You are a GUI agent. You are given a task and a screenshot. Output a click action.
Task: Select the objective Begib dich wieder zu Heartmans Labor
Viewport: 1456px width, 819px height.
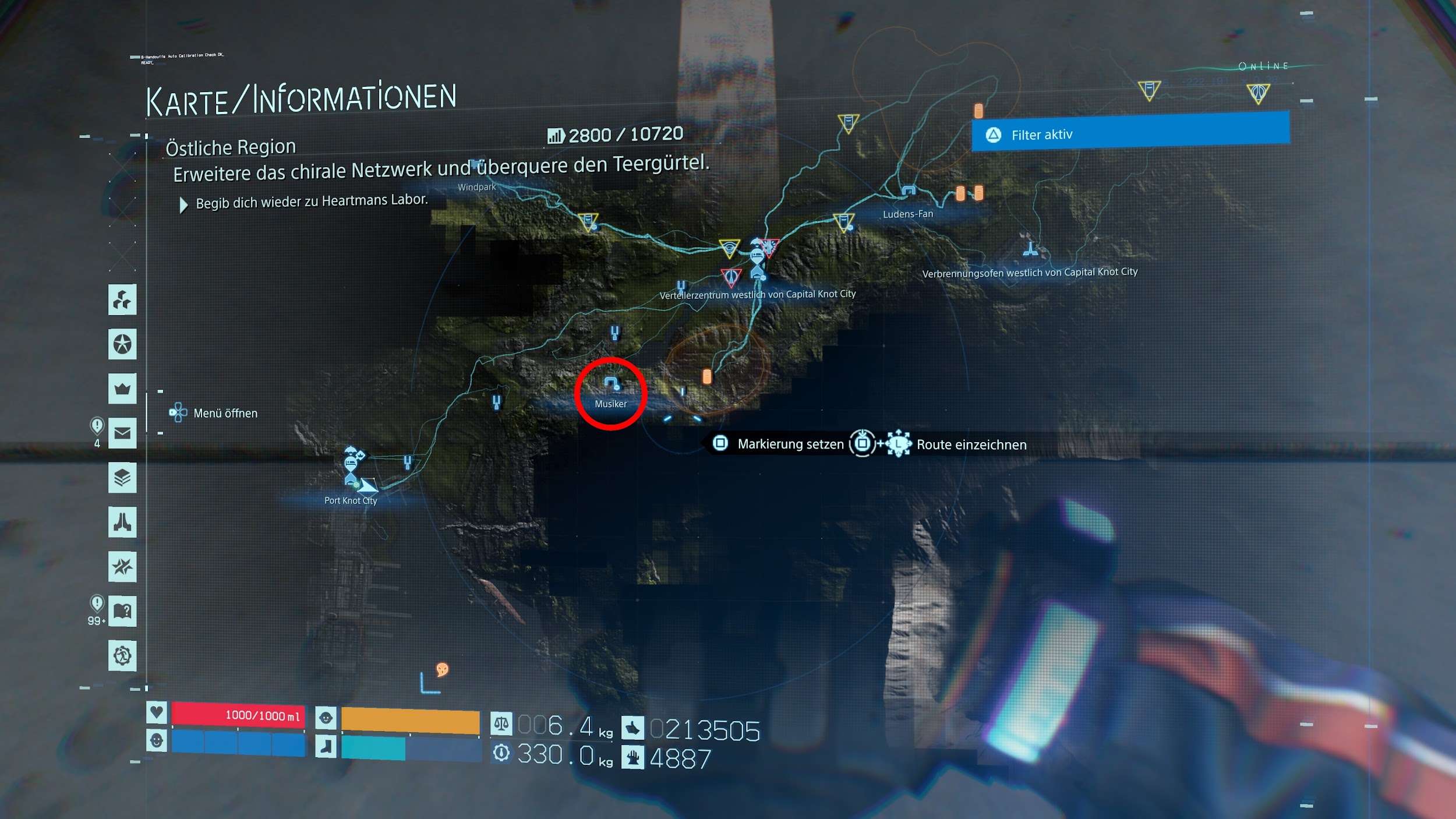[x=312, y=202]
